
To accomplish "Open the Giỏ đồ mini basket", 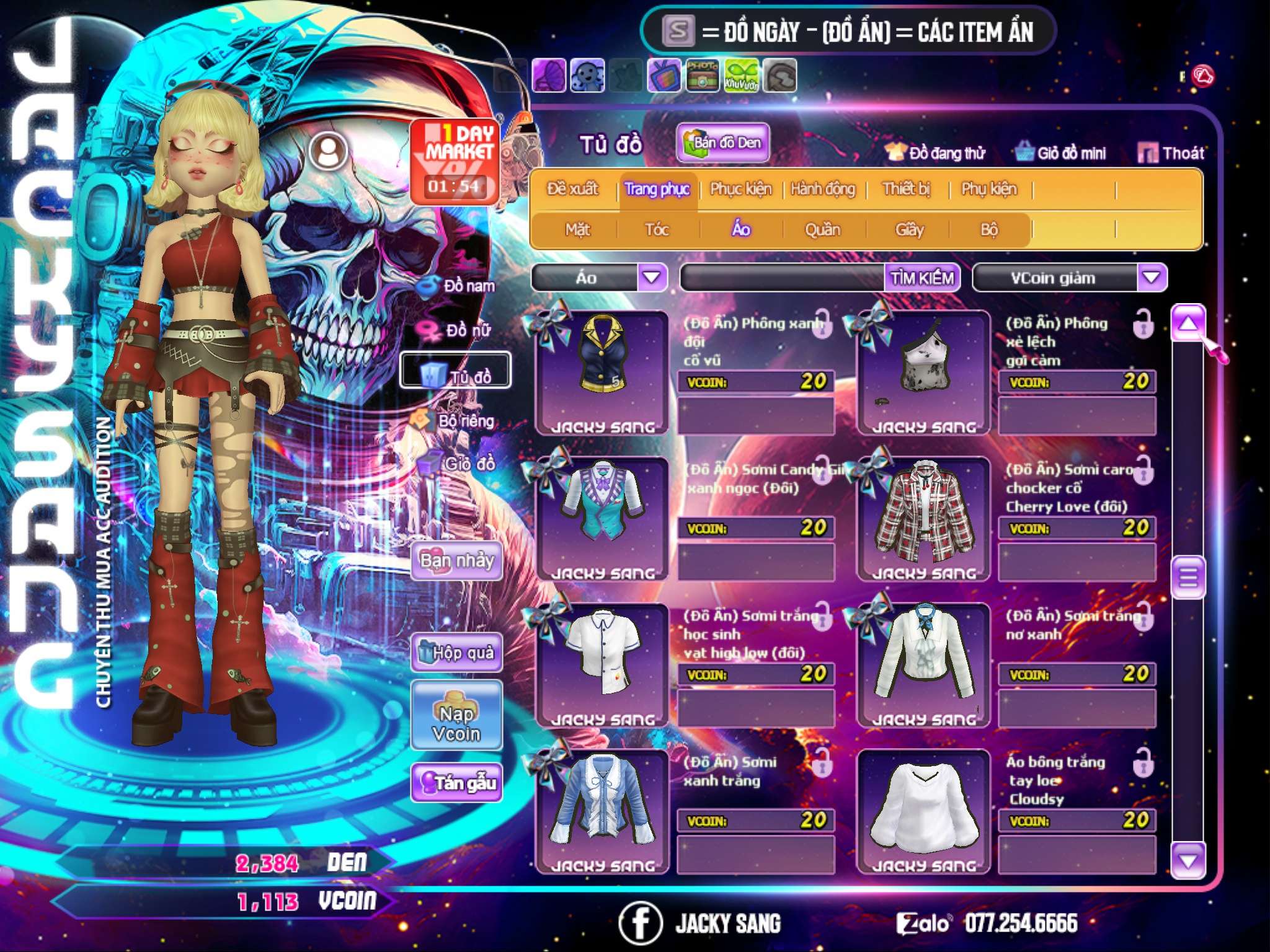I will (x=1061, y=153).
